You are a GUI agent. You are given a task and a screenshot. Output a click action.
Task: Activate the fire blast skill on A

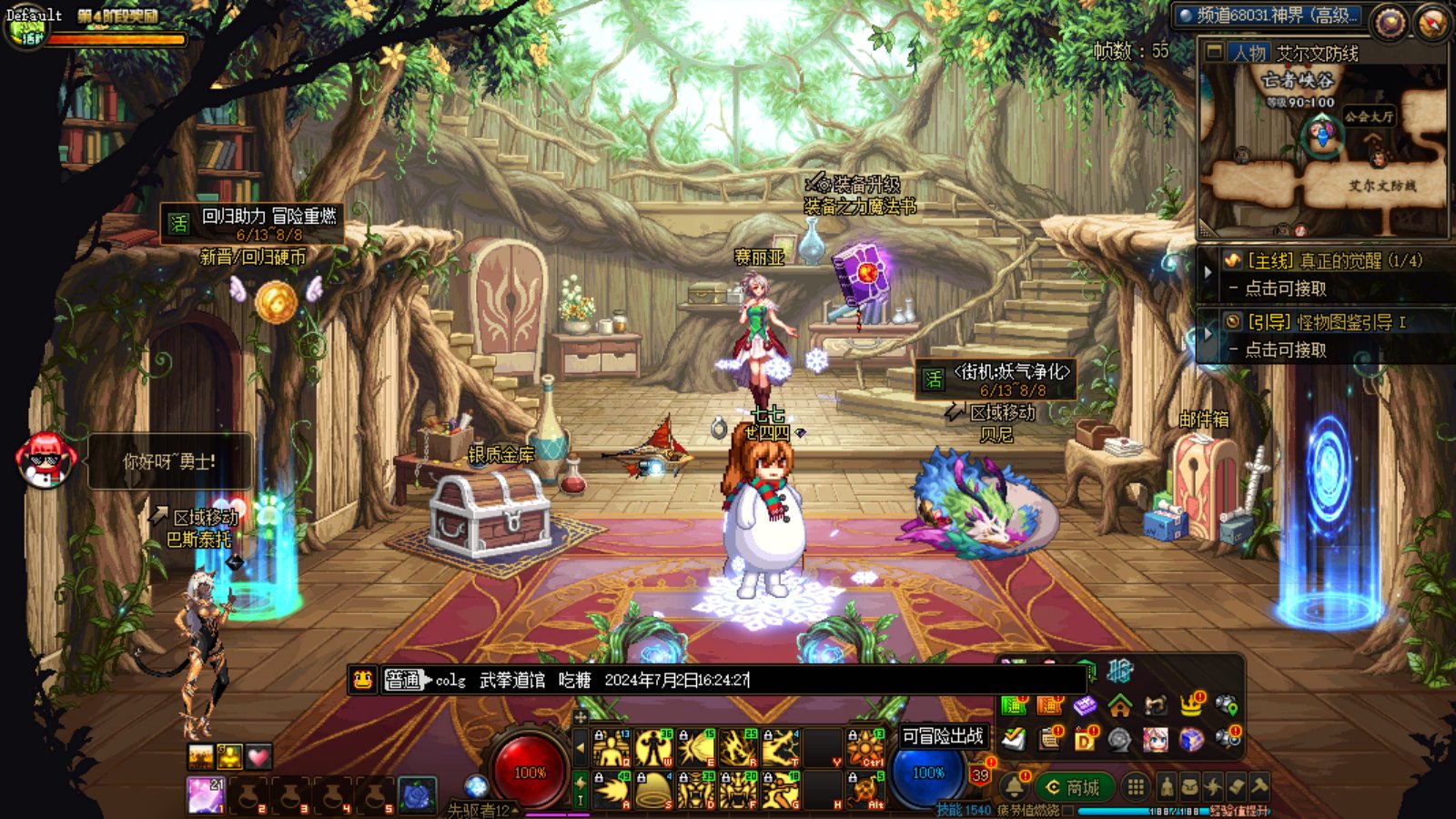coord(612,790)
